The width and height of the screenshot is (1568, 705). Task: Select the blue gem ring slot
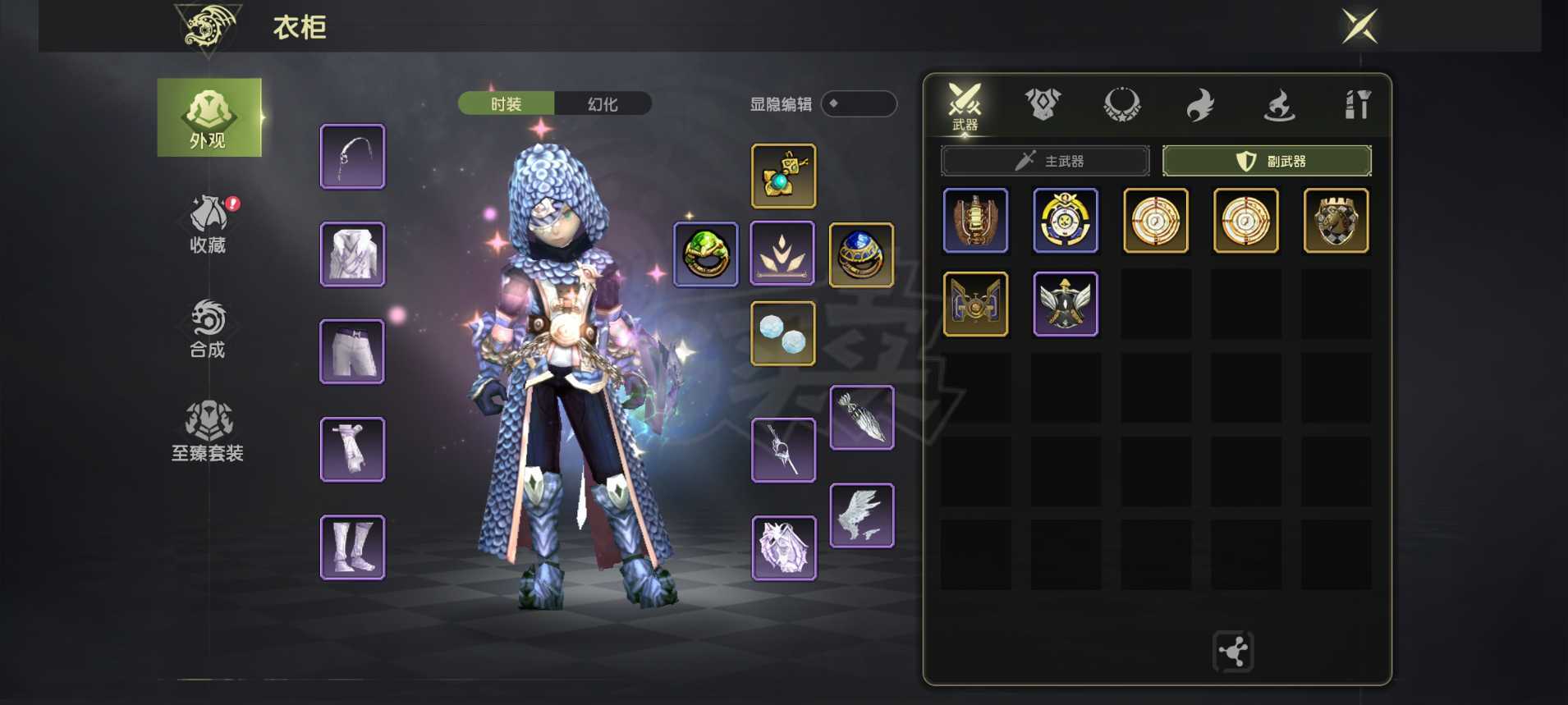coord(861,254)
